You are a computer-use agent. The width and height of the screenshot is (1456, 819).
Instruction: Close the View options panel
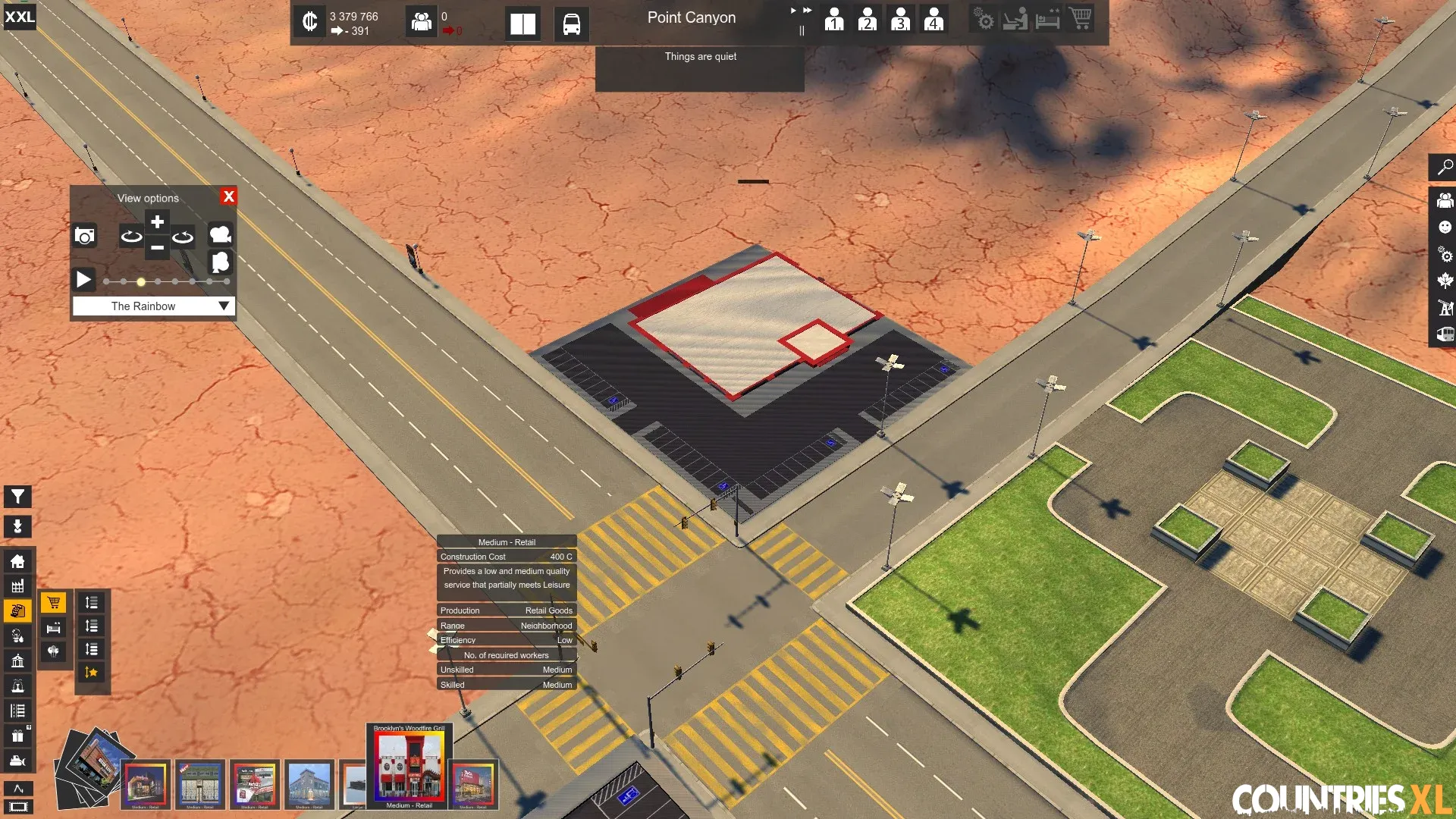coord(228,196)
